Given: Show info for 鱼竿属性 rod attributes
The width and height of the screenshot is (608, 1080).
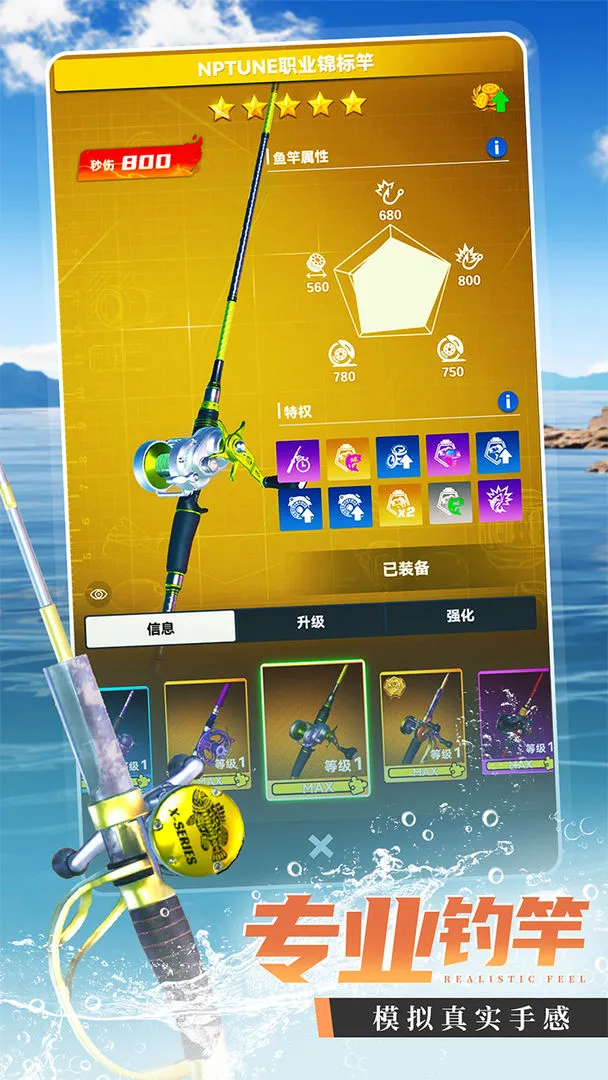Looking at the screenshot, I should click(496, 148).
